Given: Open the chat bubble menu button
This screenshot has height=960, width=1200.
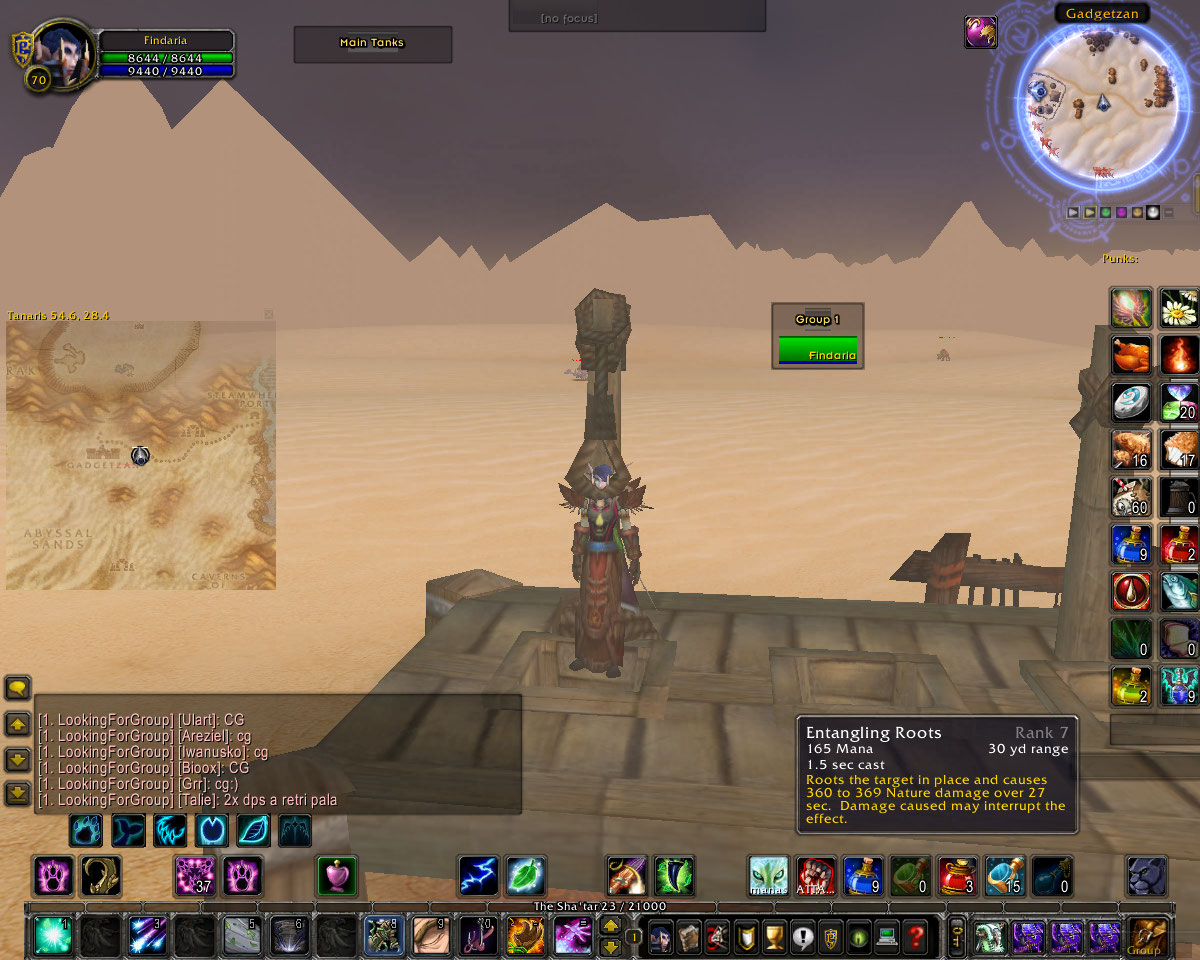Looking at the screenshot, I should [18, 688].
